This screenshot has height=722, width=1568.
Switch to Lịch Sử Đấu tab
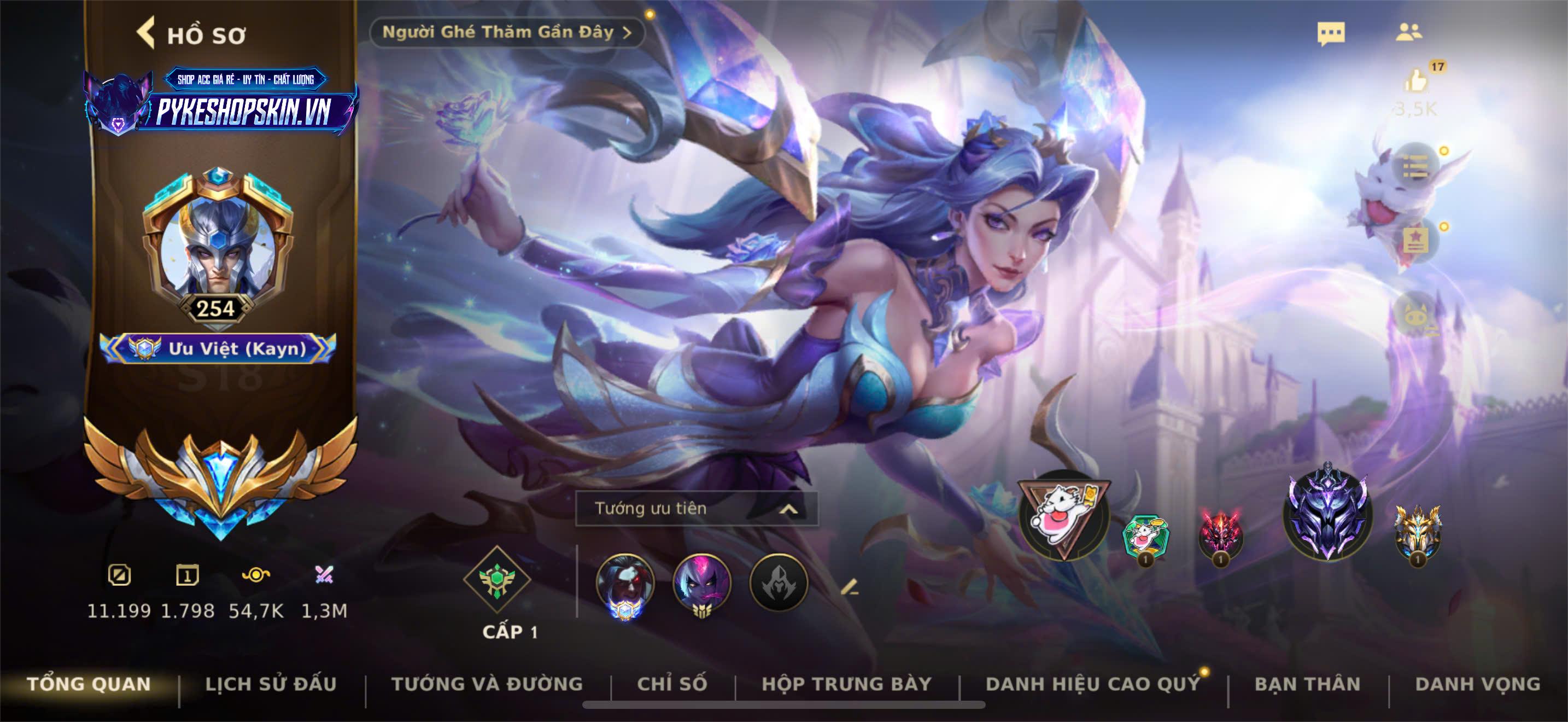pos(271,684)
